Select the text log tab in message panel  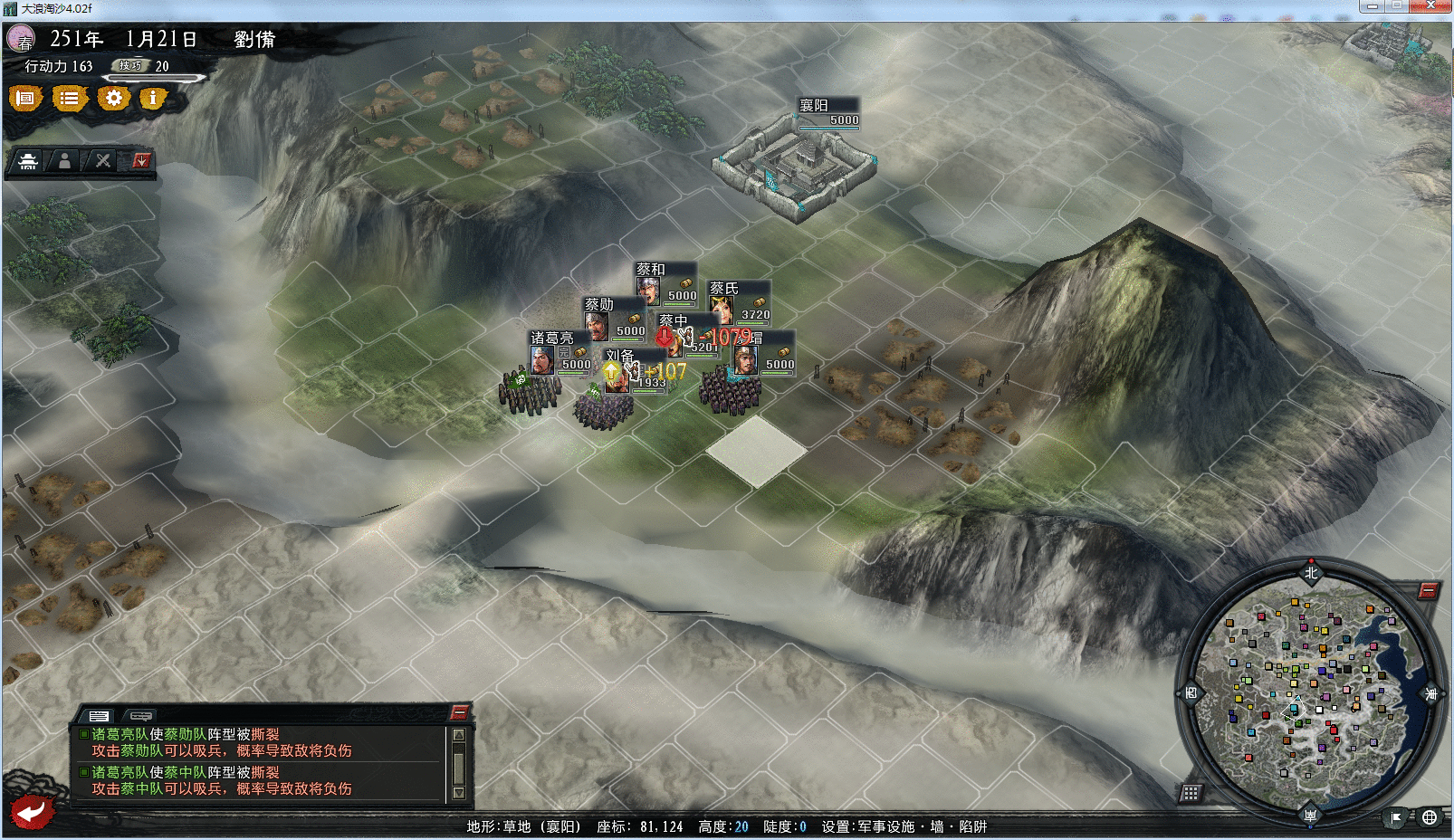[99, 716]
